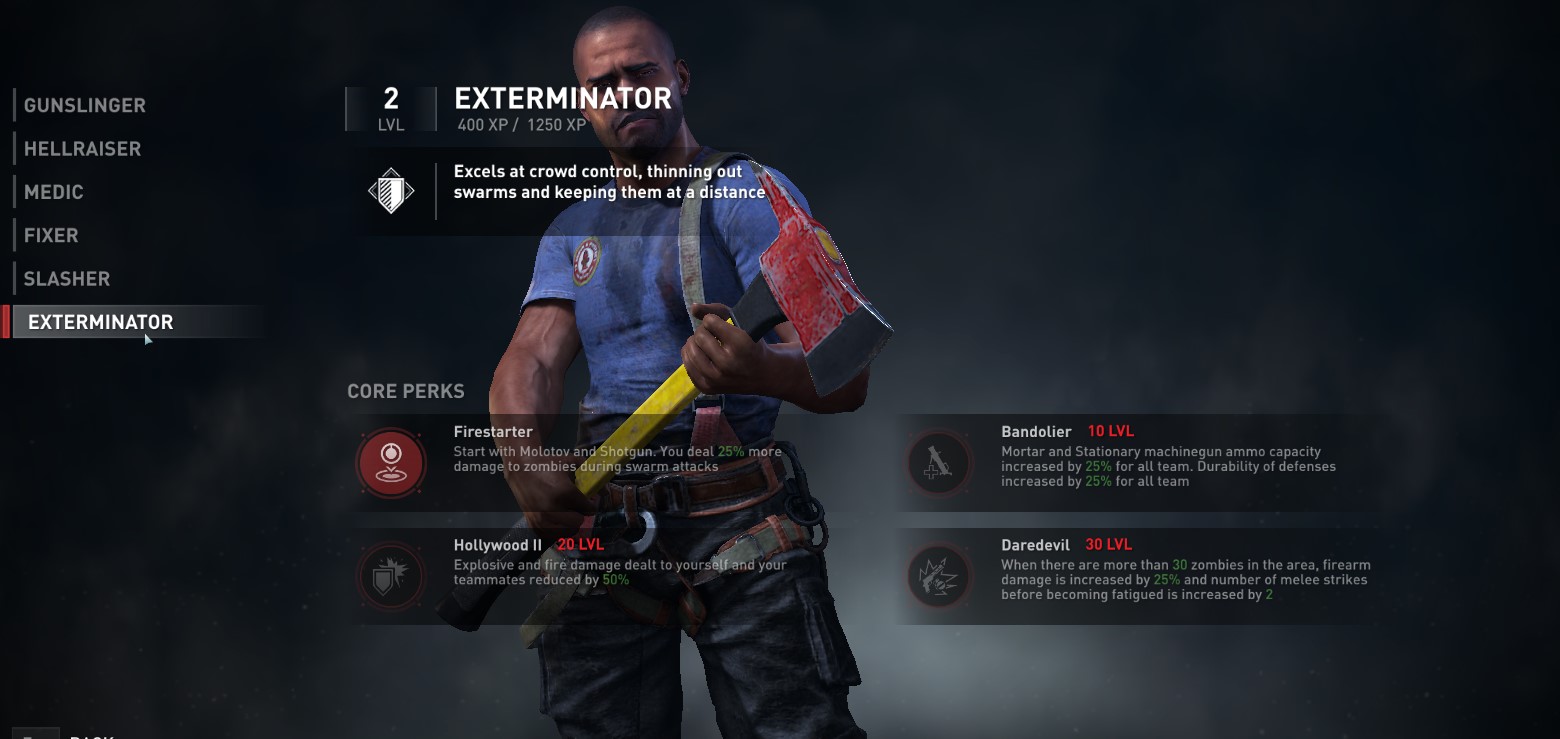The image size is (1560, 739).
Task: Open the Slasher class
Action: (67, 279)
